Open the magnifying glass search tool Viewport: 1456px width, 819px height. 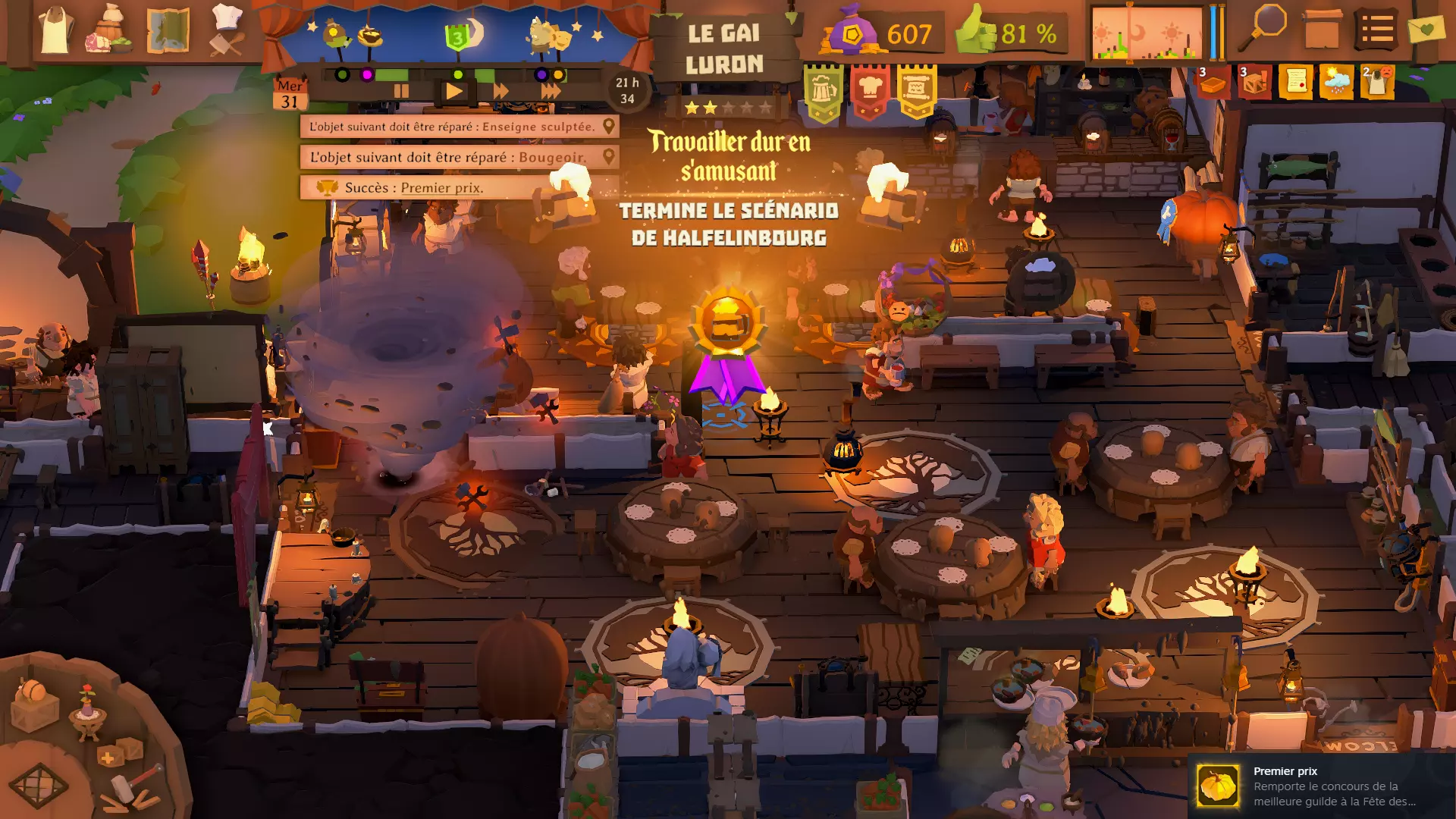point(1266,30)
